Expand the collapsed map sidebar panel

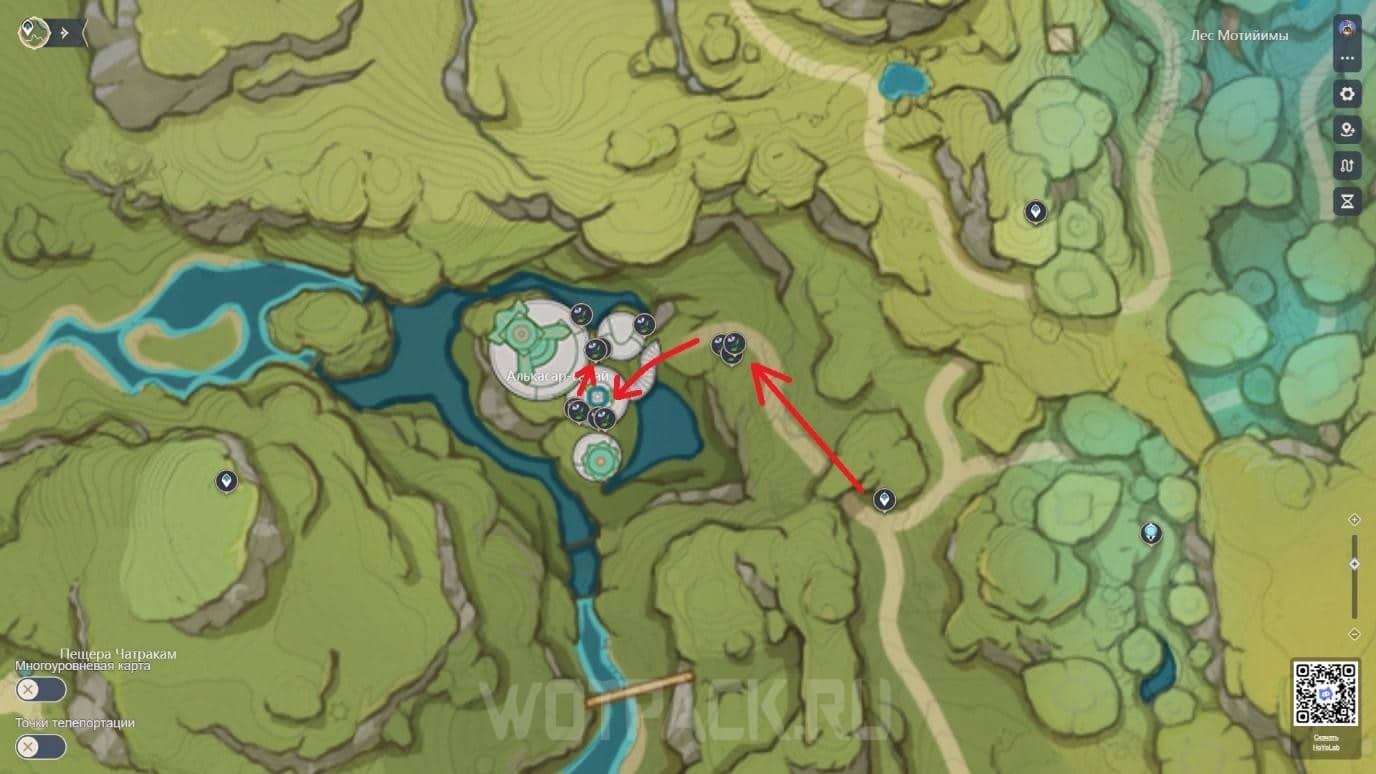(x=66, y=32)
